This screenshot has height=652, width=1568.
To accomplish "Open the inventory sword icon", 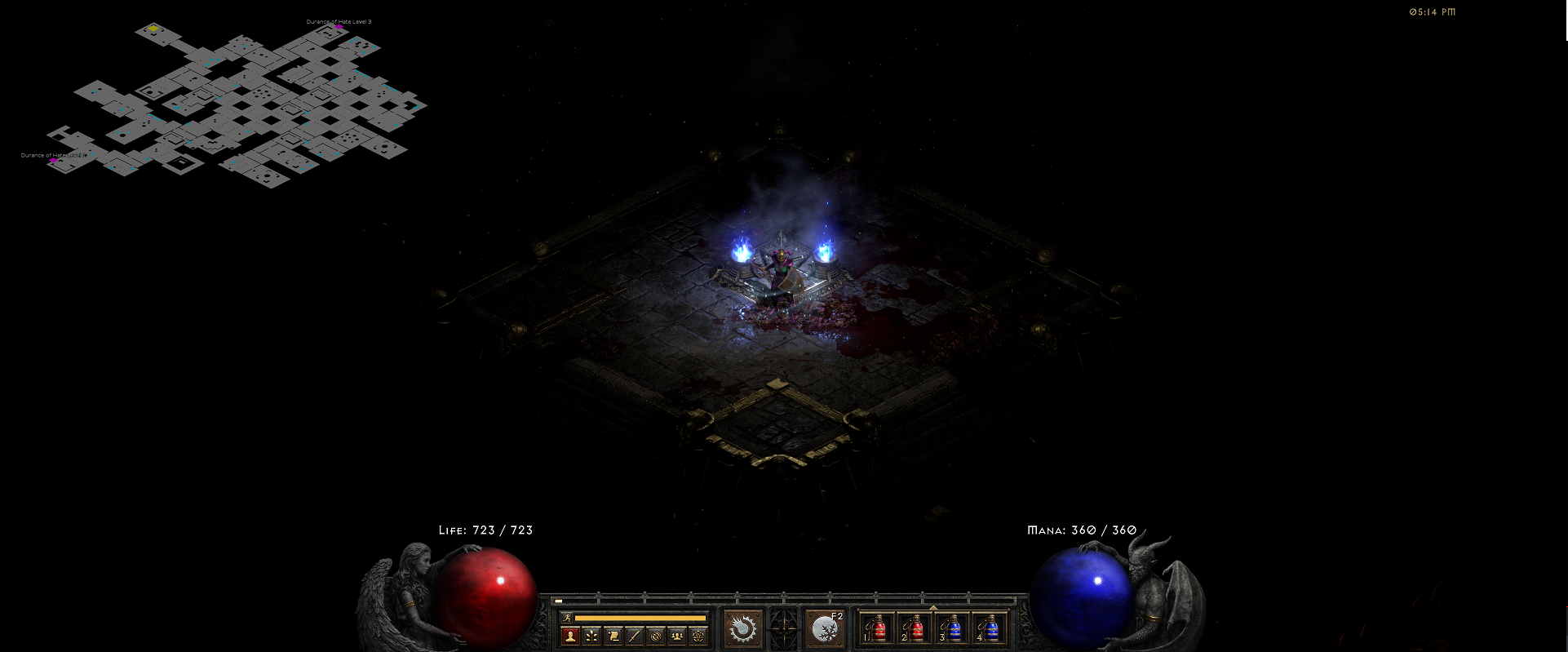I will [x=635, y=636].
